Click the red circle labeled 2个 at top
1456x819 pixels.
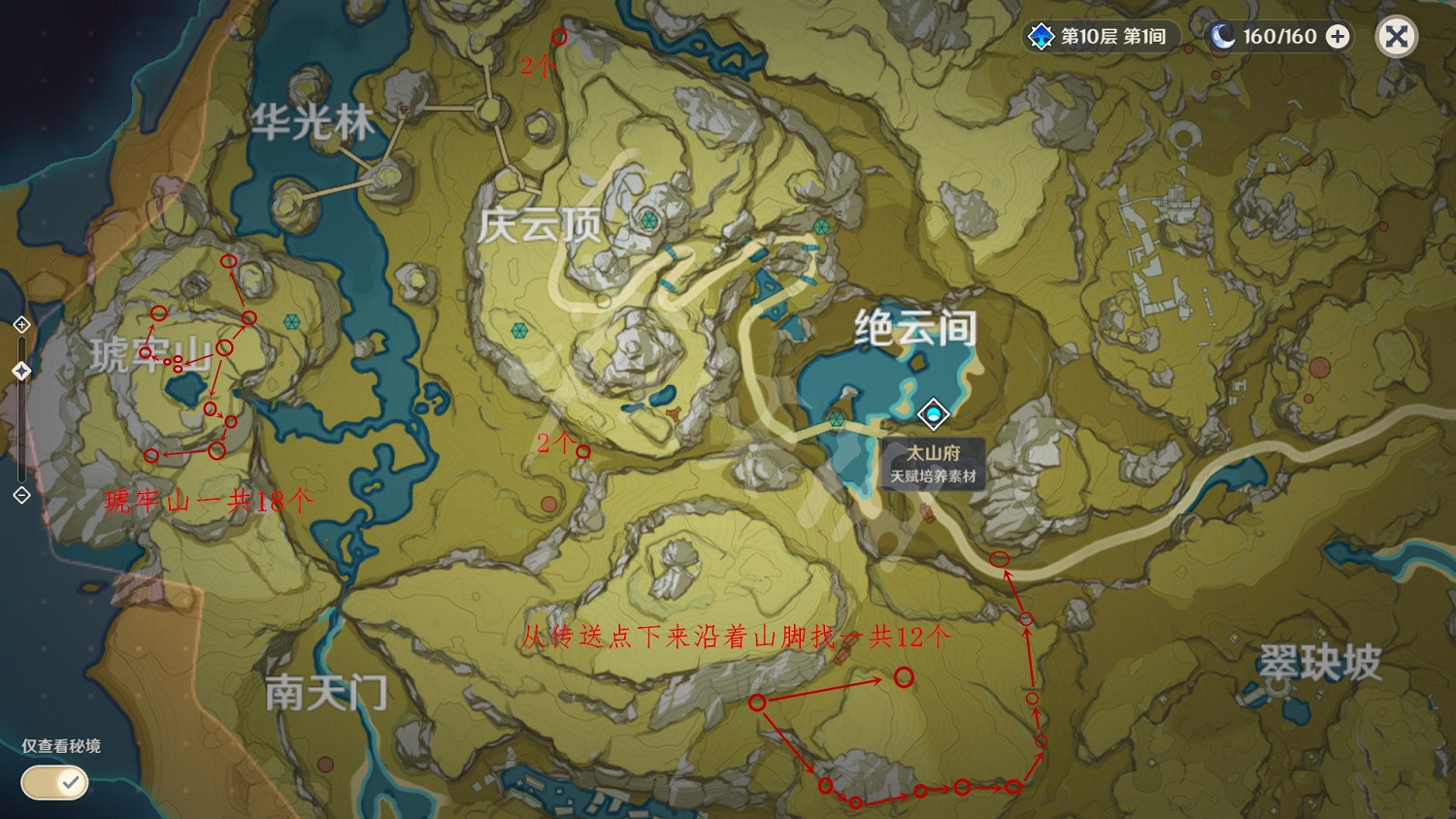(x=559, y=37)
